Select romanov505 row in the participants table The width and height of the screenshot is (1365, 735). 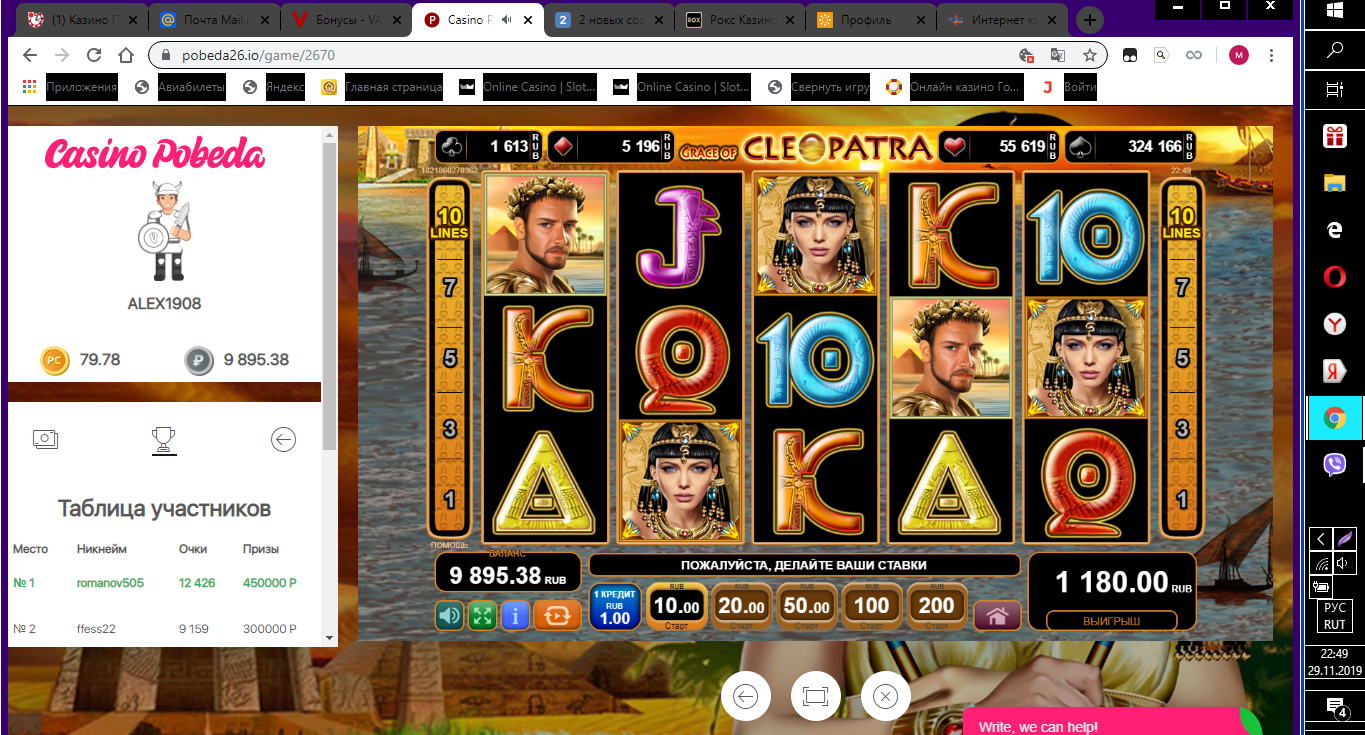(x=110, y=583)
